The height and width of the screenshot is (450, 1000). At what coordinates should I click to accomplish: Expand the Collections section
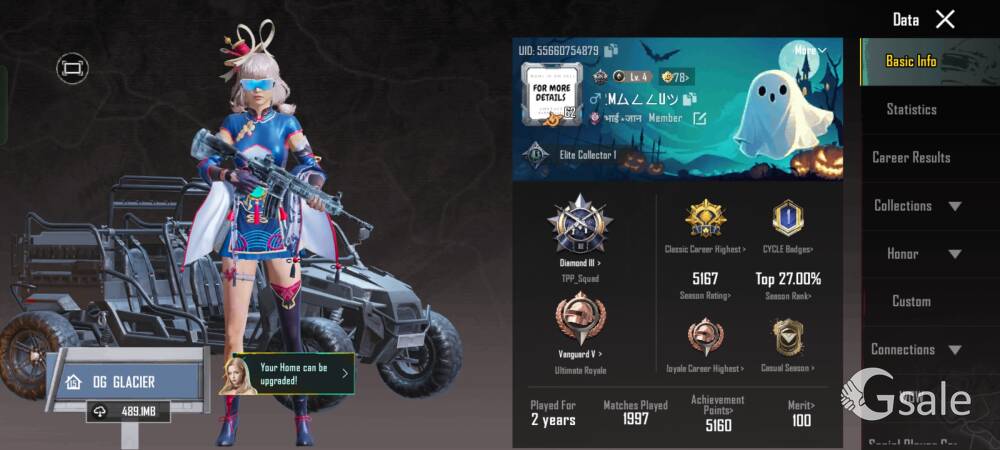916,205
